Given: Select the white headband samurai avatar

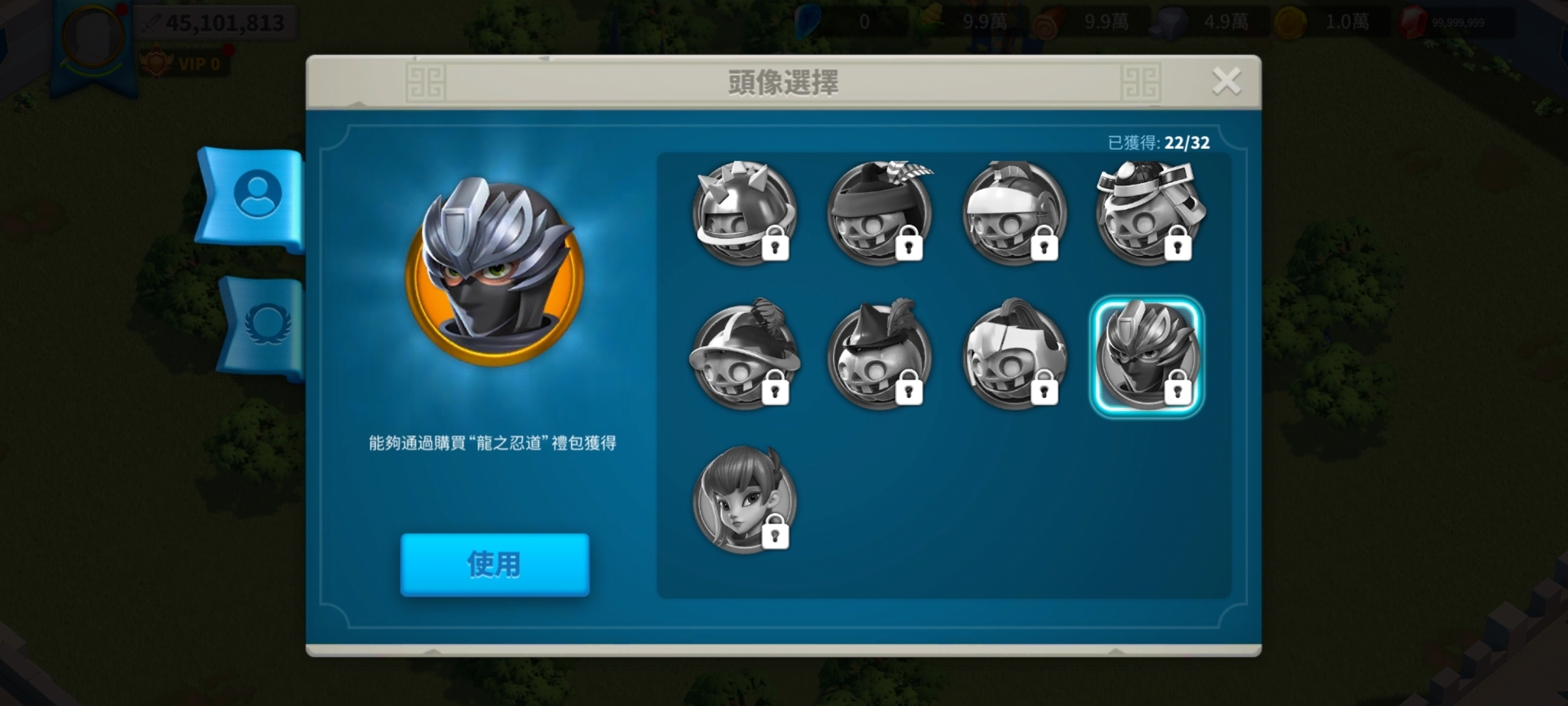Looking at the screenshot, I should pyautogui.click(x=1153, y=218).
